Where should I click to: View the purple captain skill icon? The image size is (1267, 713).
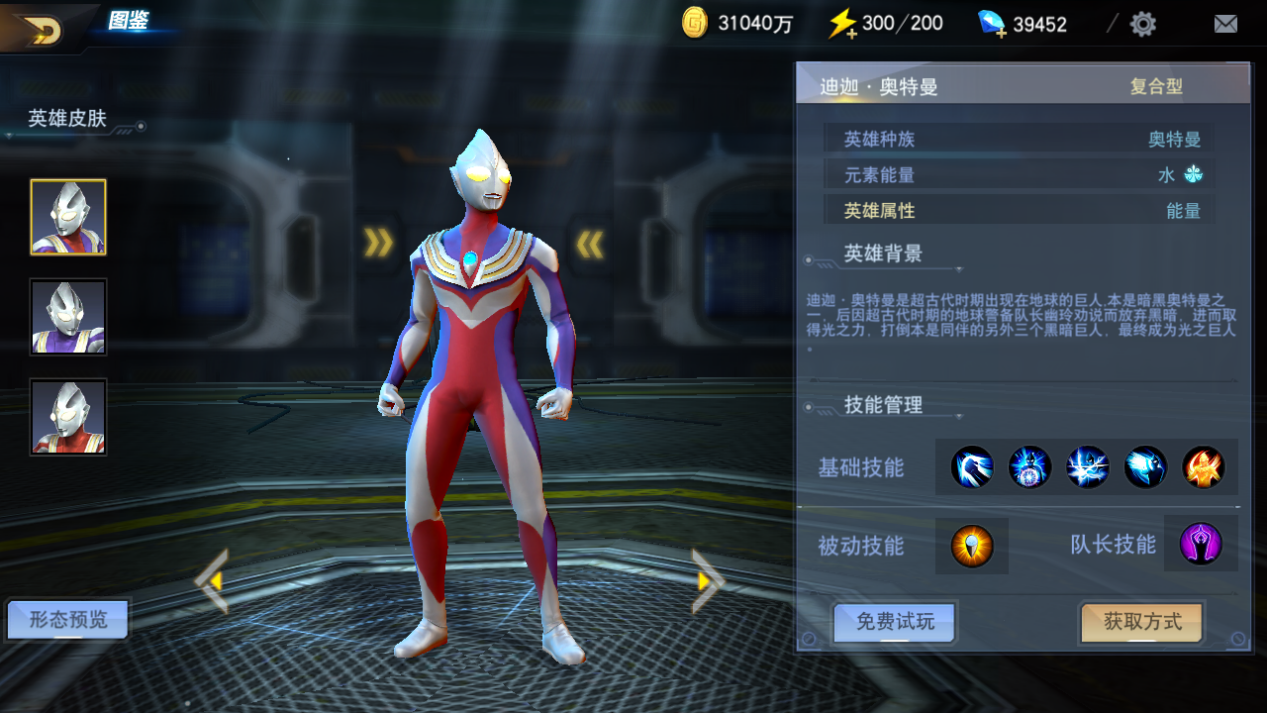tap(1201, 545)
